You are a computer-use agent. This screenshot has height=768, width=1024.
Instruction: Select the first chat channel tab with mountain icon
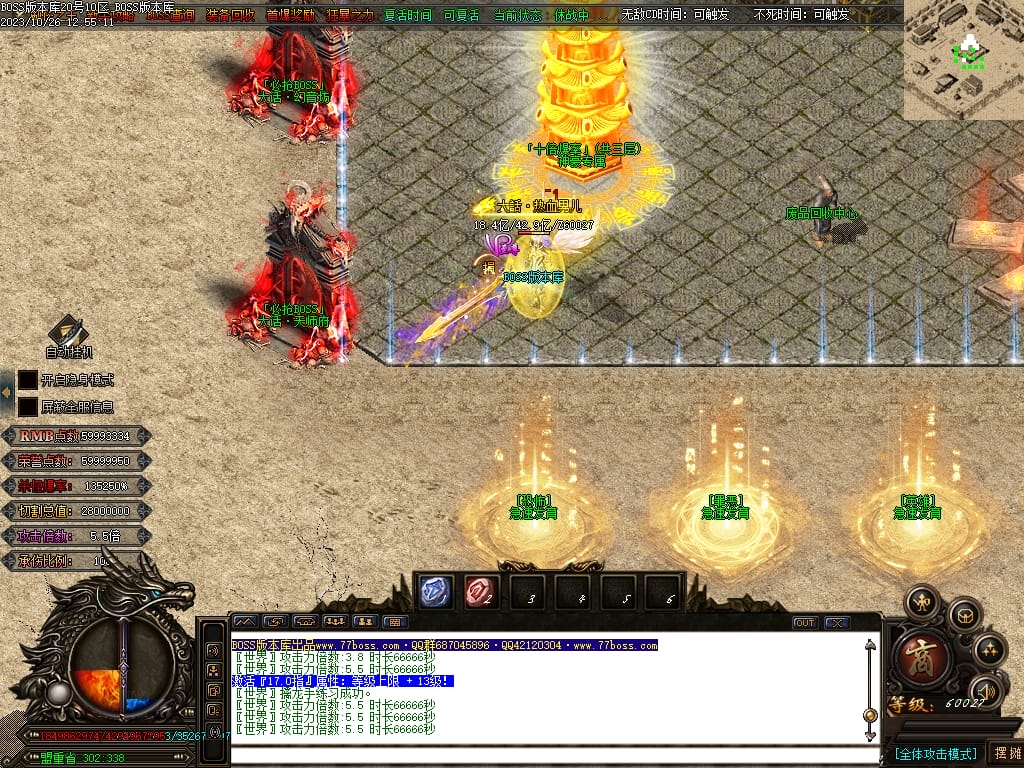244,622
